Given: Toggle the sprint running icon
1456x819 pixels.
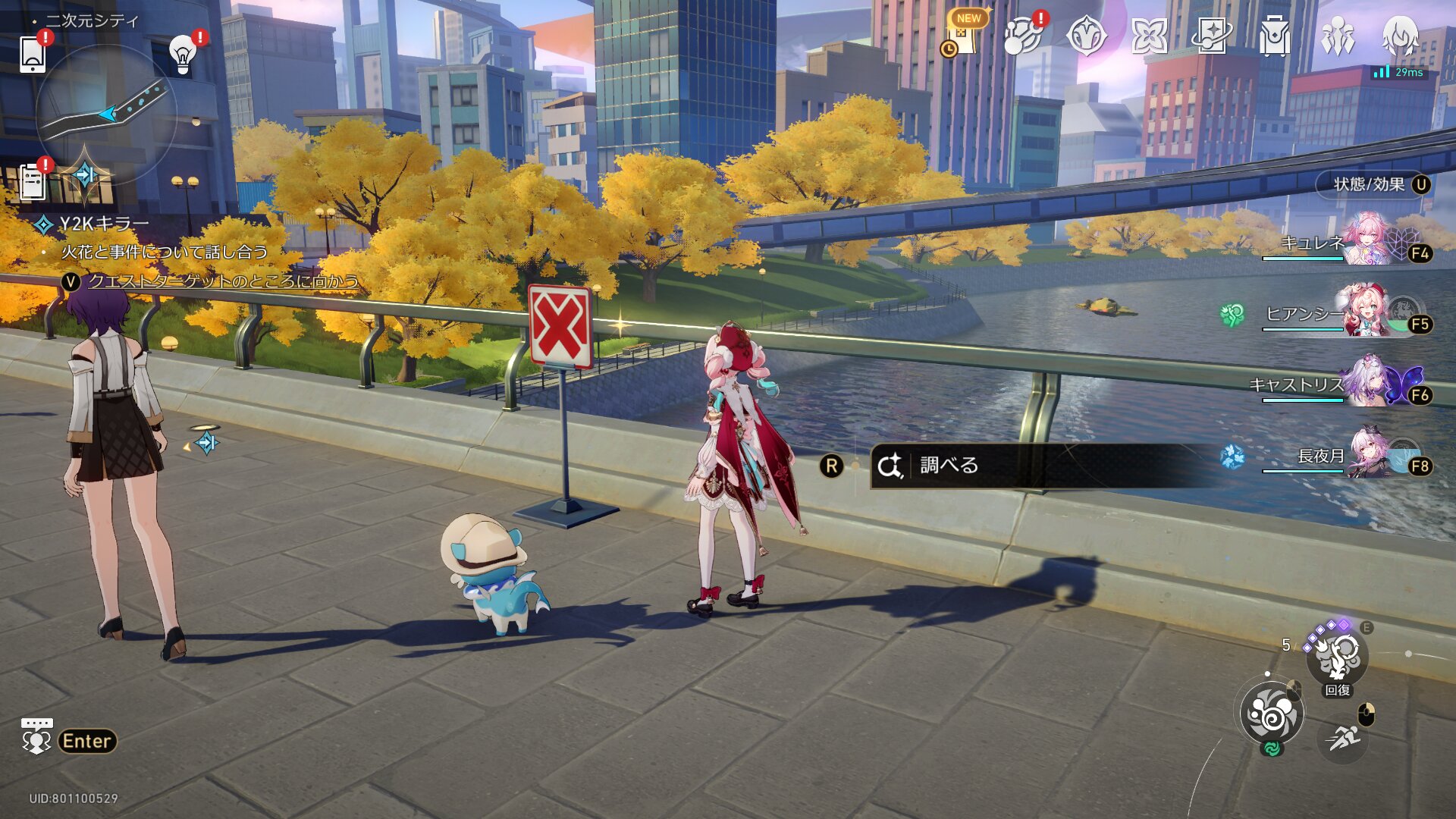Looking at the screenshot, I should click(1343, 737).
